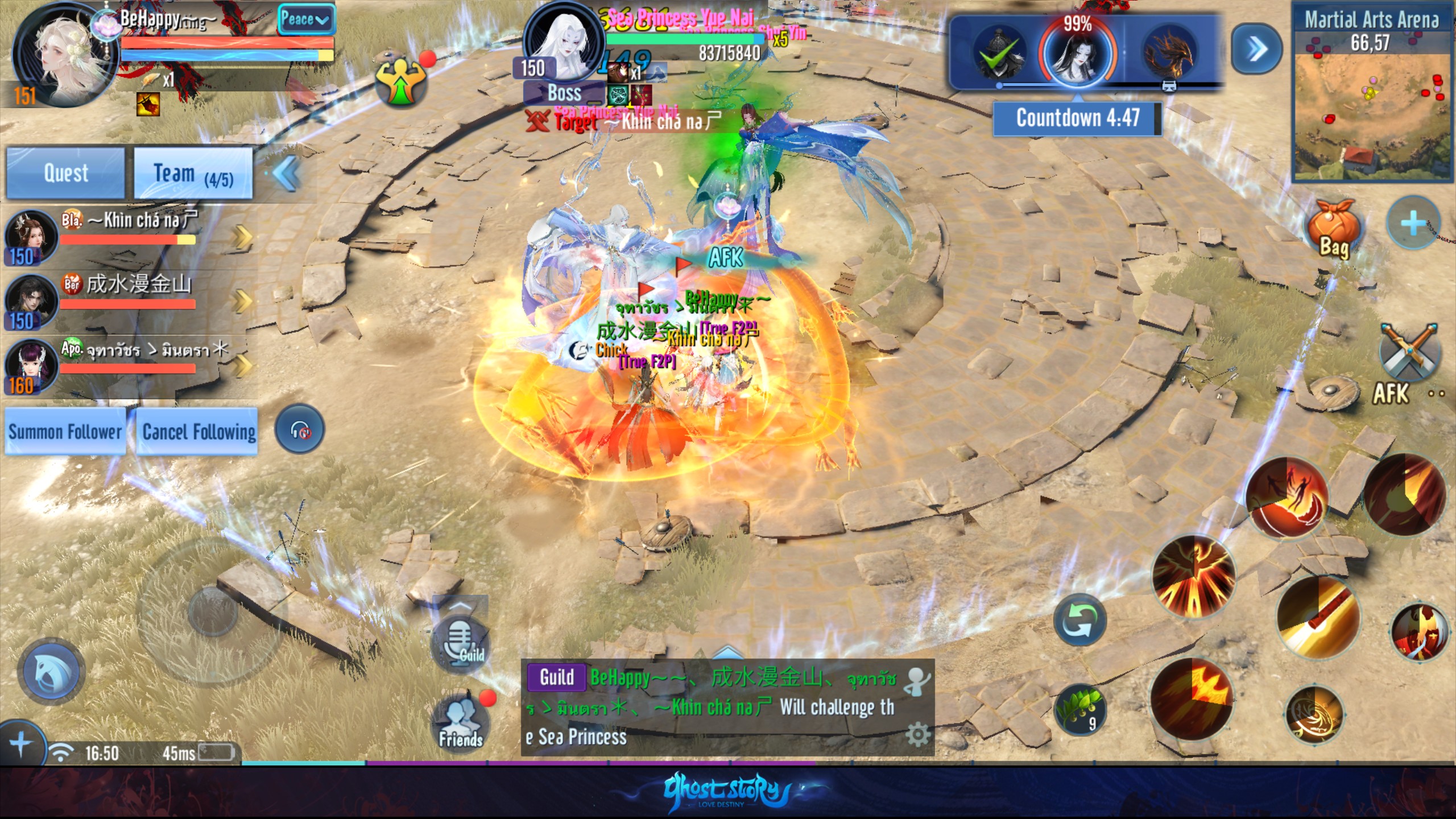This screenshot has width=1456, height=819.
Task: Activate the Guild voice microphone
Action: click(x=460, y=642)
